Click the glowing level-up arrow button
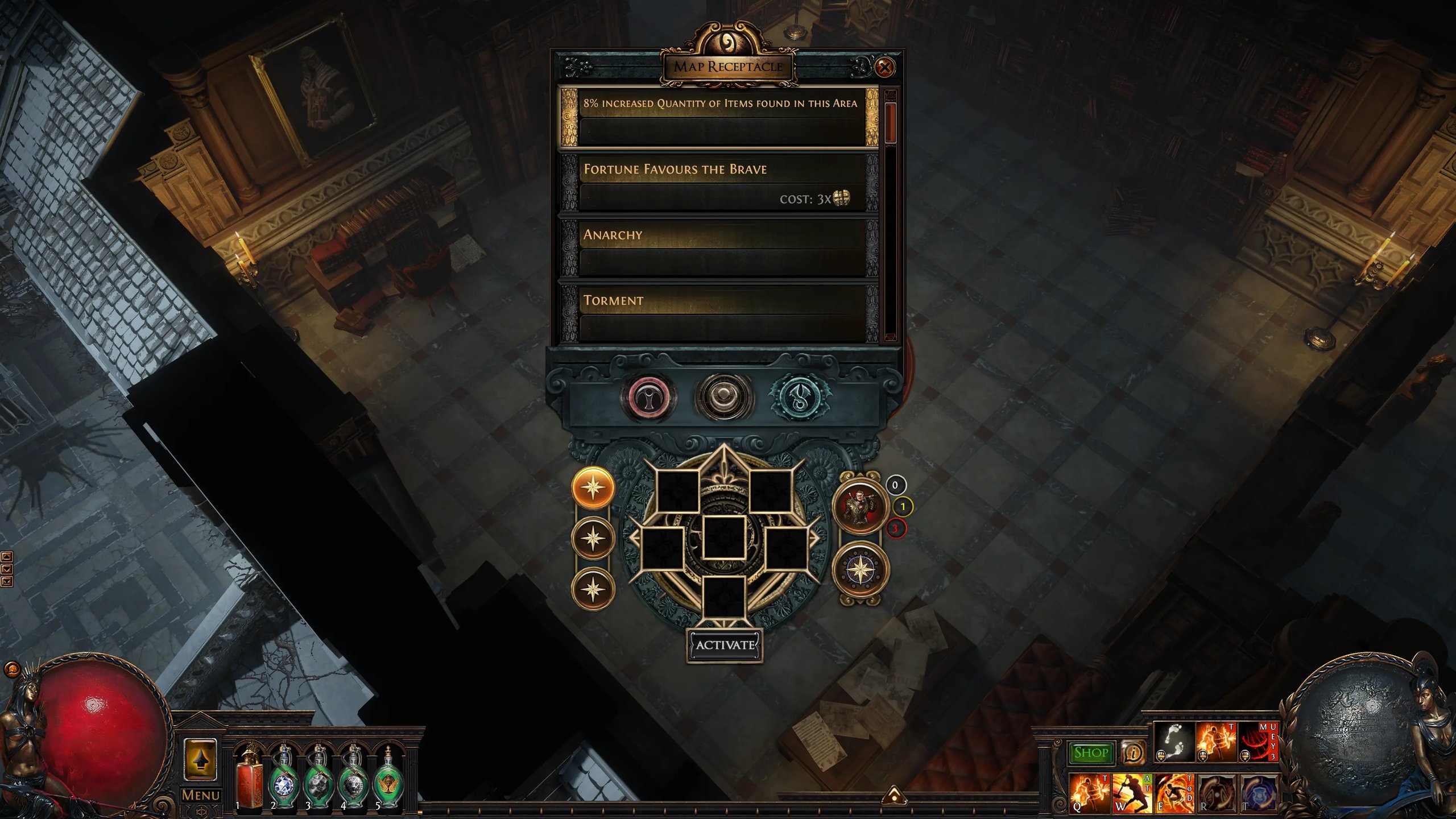 click(200, 760)
